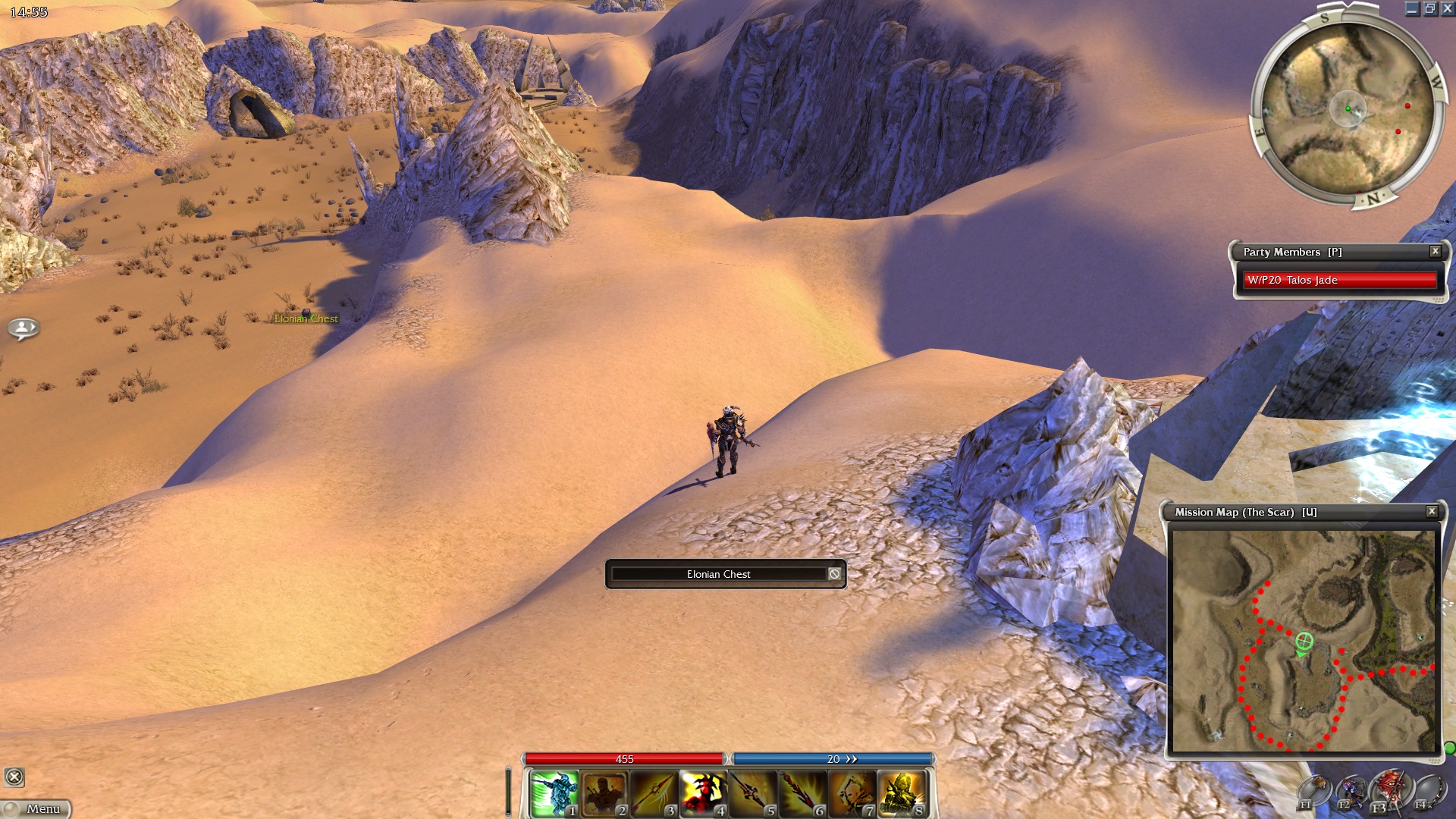The height and width of the screenshot is (819, 1456).
Task: Minimize the game window
Action: coord(1412,9)
